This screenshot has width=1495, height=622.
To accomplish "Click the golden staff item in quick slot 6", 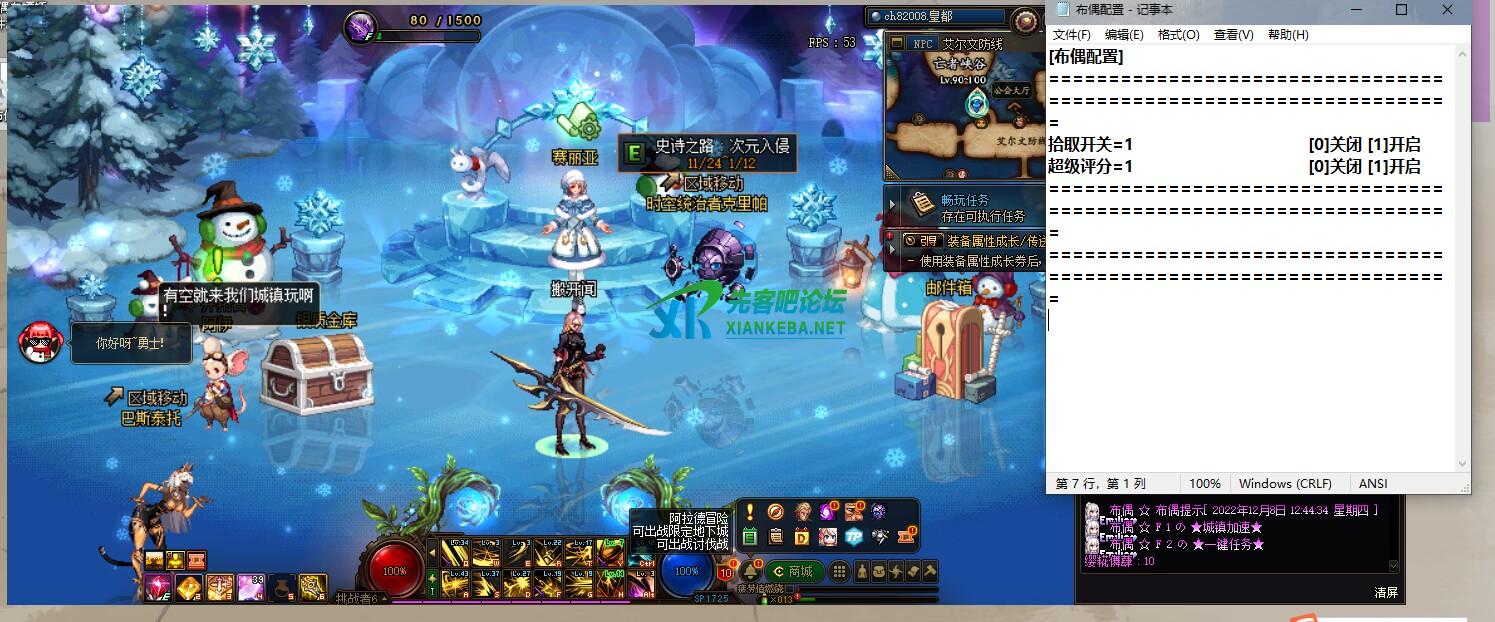I will (313, 587).
